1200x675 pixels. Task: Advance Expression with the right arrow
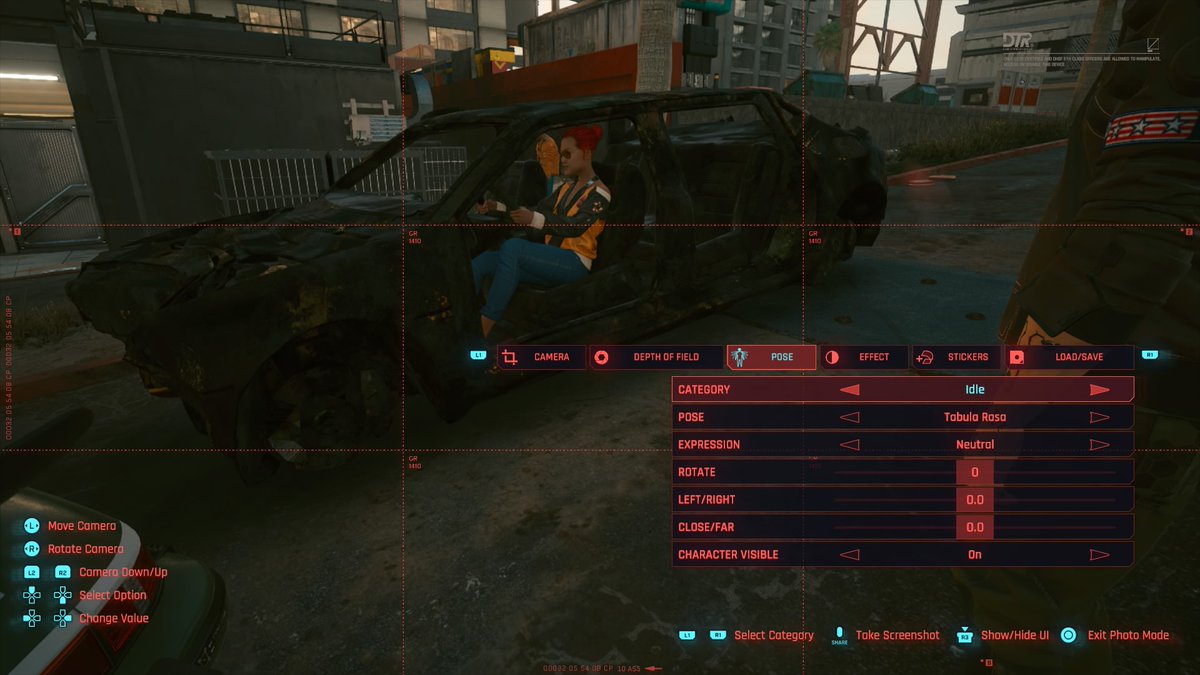pyautogui.click(x=1100, y=445)
